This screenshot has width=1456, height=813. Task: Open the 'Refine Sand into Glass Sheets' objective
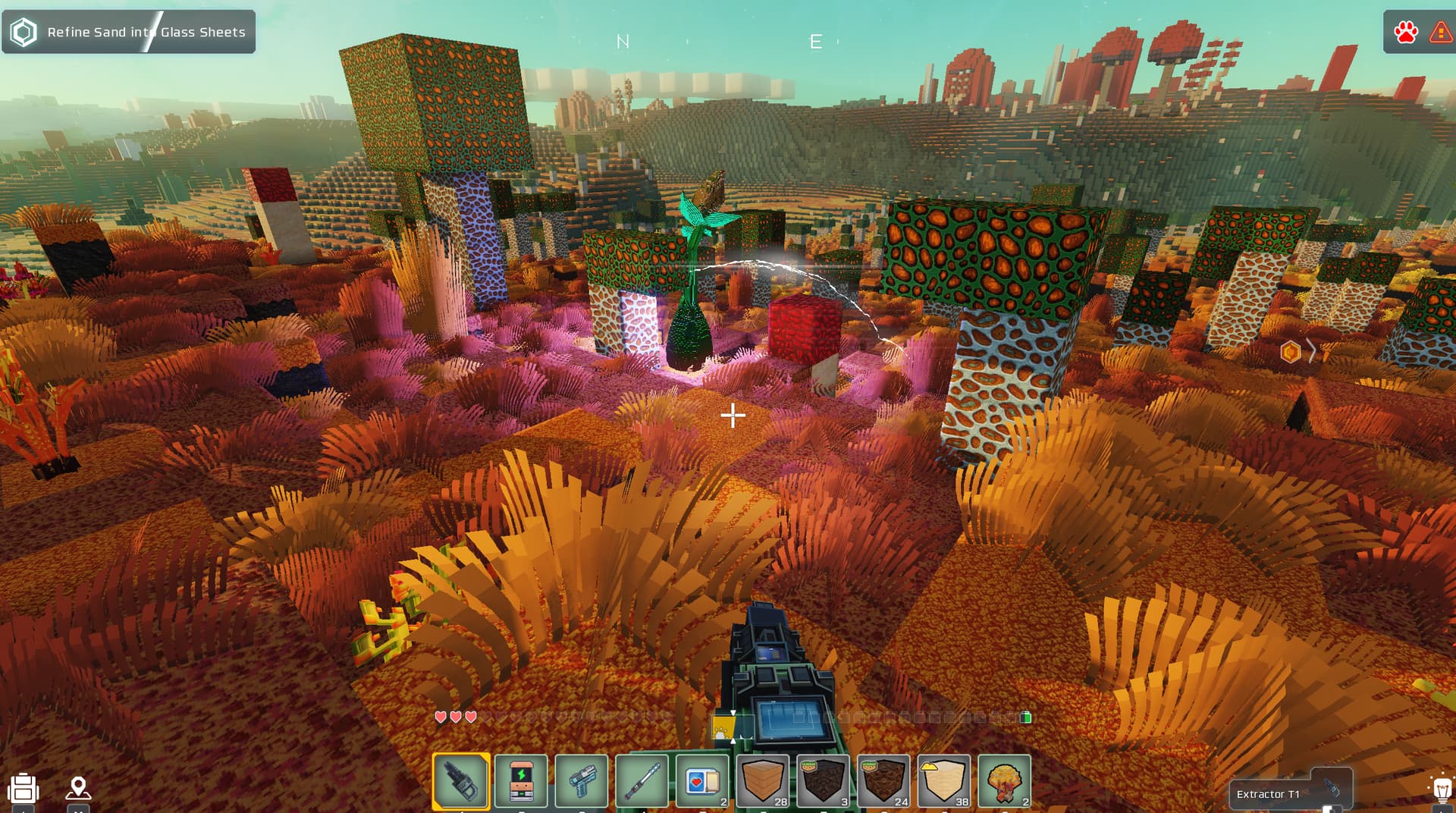[129, 32]
